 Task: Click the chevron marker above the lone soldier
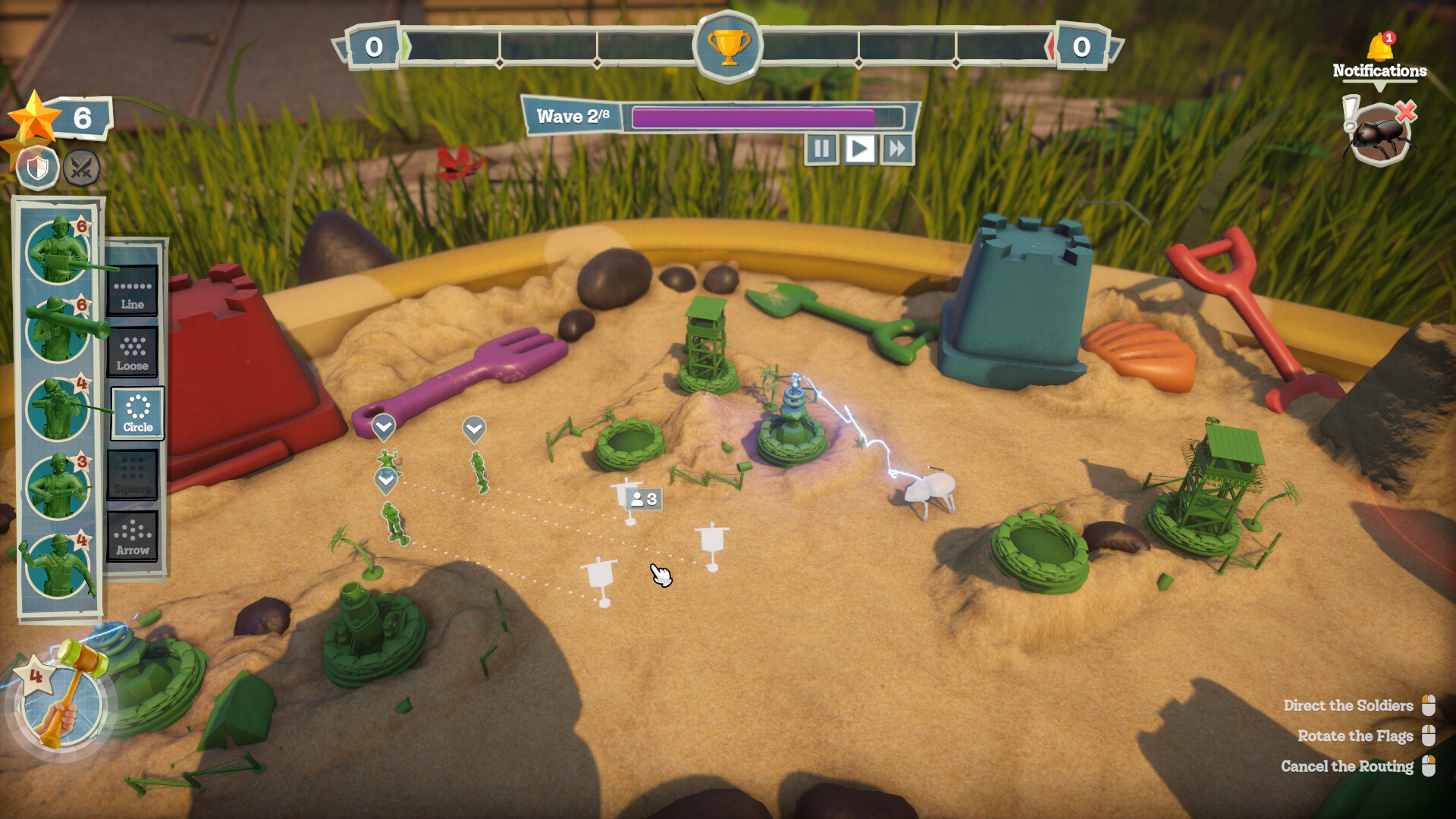coord(385,479)
